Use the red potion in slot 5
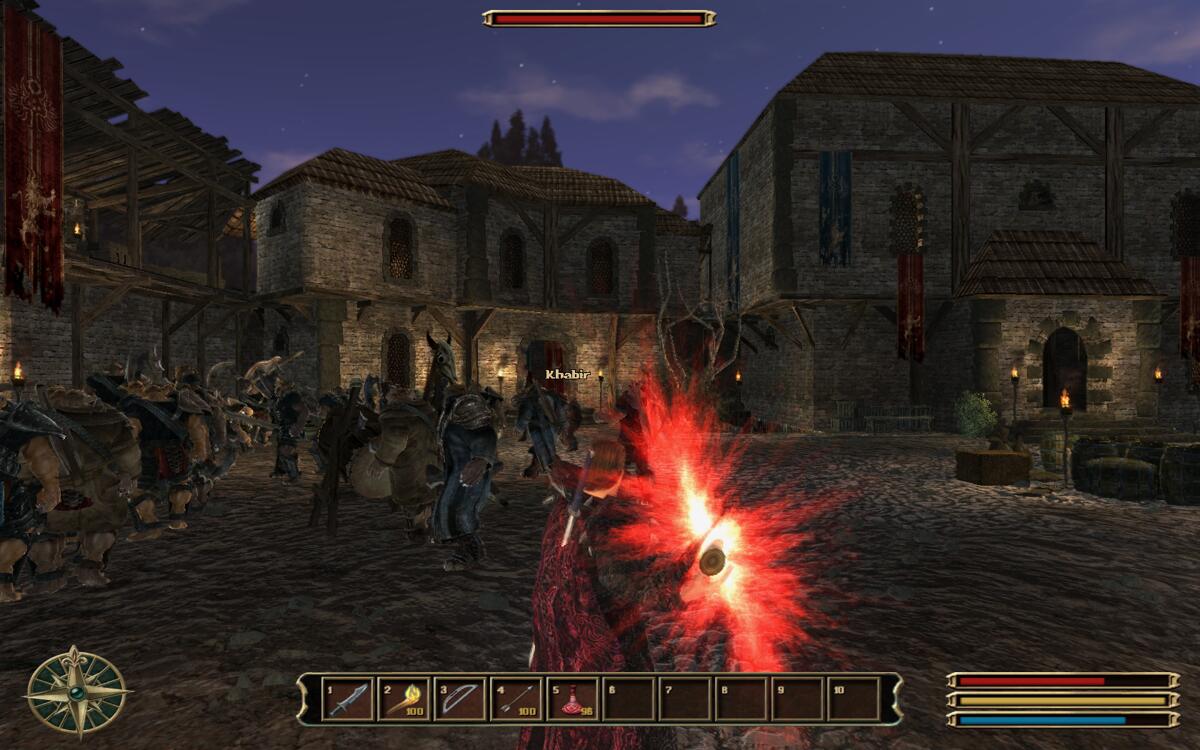 [x=573, y=699]
